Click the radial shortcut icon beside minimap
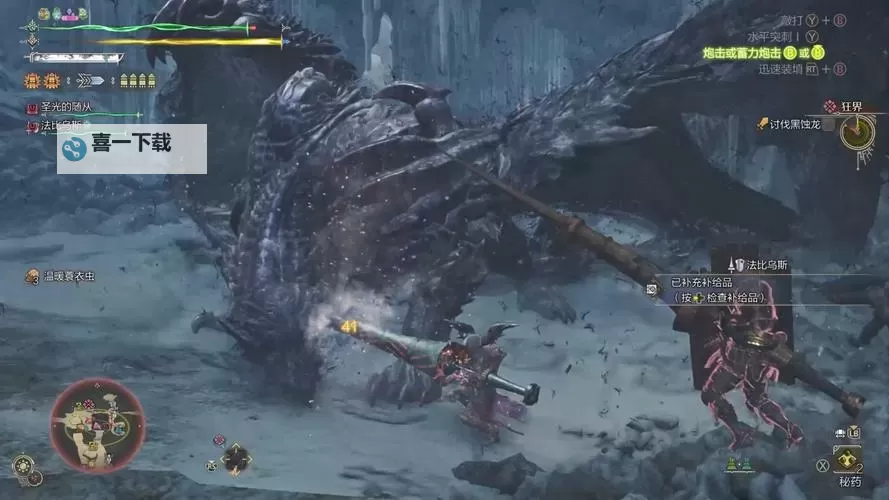Image resolution: width=889 pixels, height=500 pixels. (x=236, y=458)
